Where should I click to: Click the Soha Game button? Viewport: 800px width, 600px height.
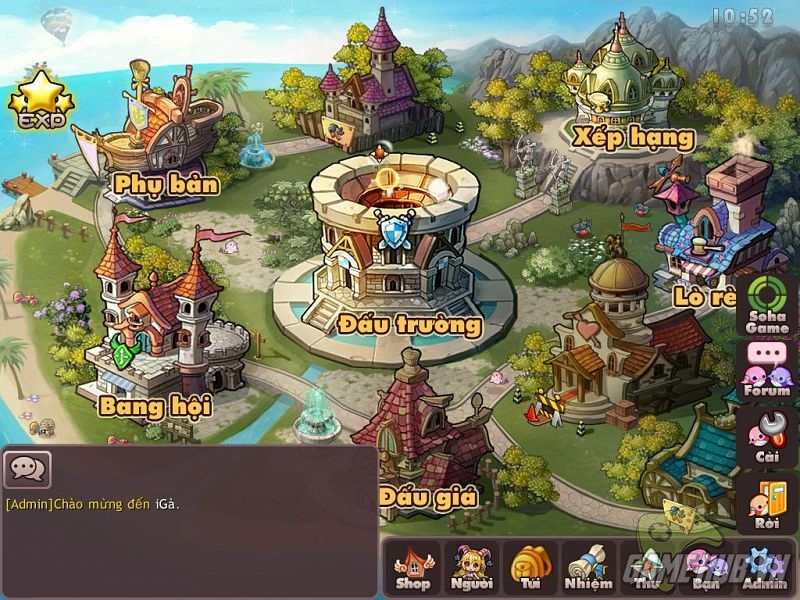click(767, 304)
